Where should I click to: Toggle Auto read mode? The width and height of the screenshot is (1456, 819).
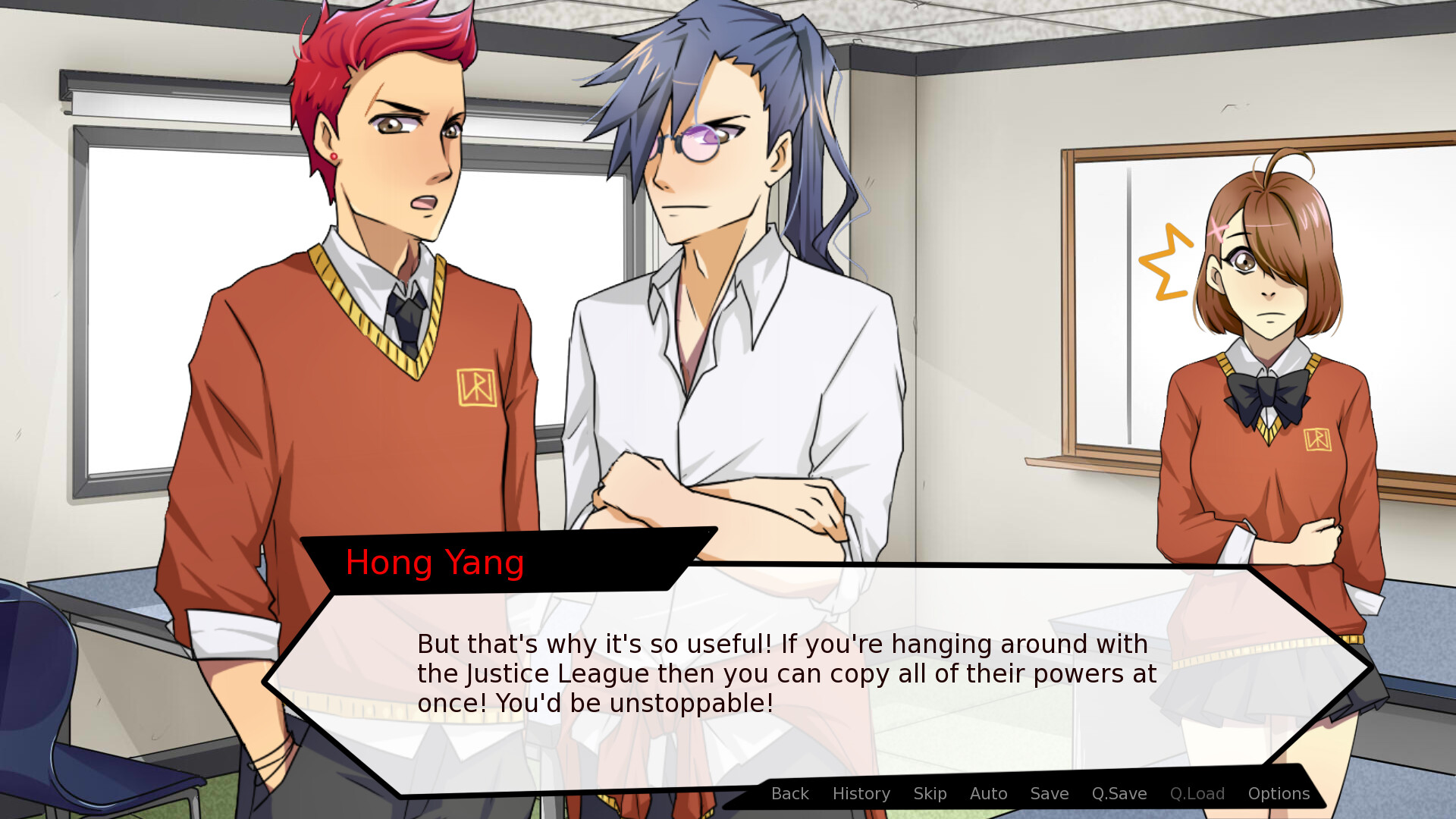[987, 794]
